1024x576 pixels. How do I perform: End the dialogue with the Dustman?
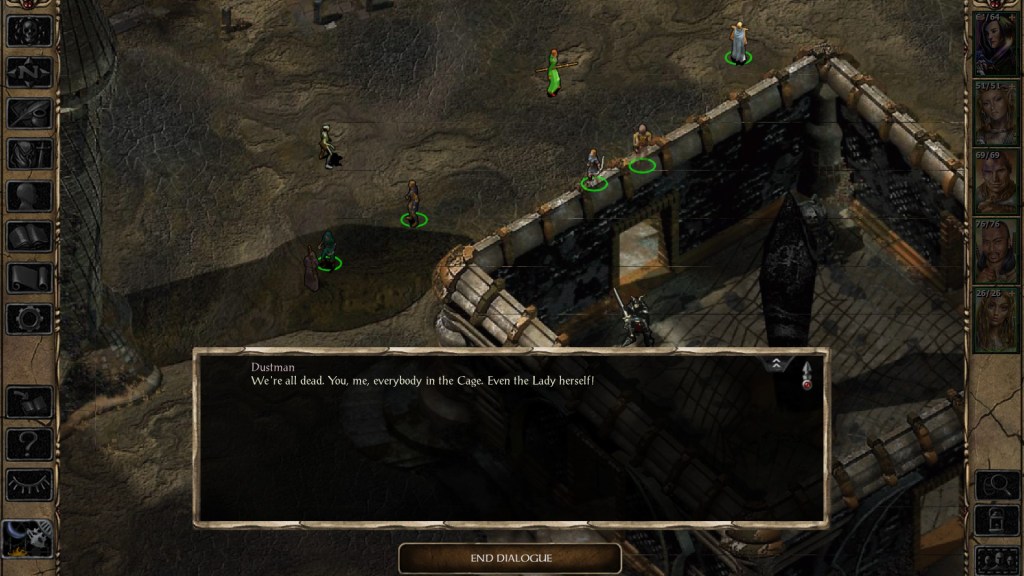pos(510,558)
